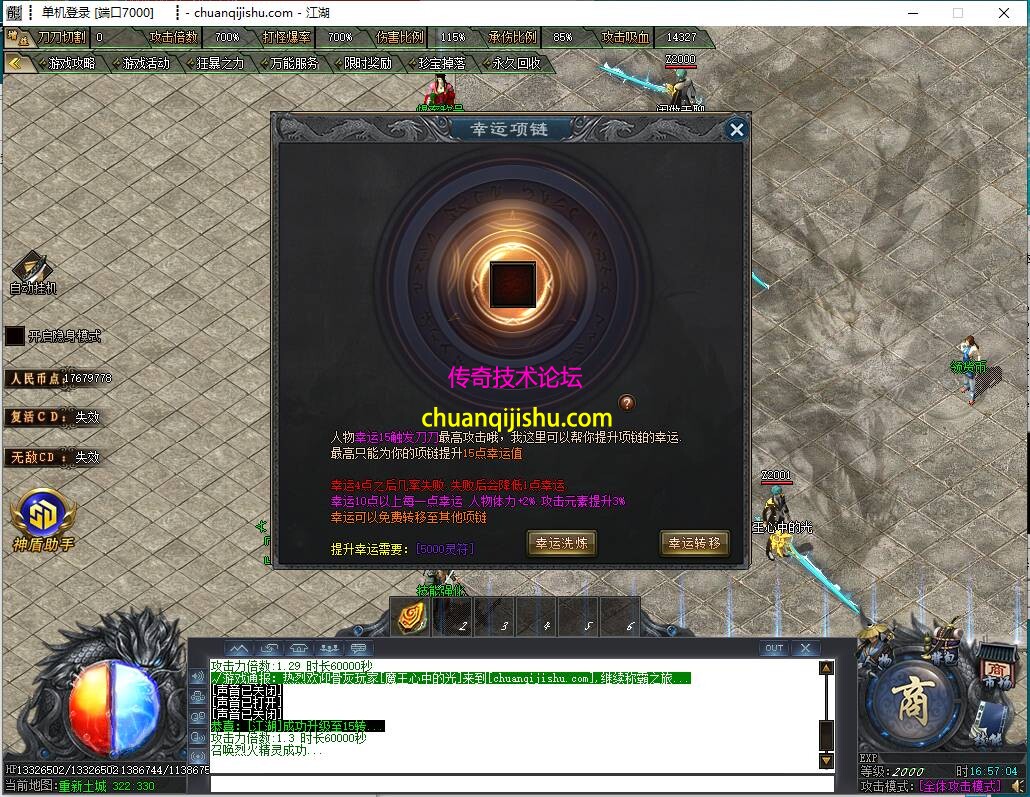Image resolution: width=1030 pixels, height=797 pixels.
Task: Open the round 商 shop button
Action: coord(911,694)
